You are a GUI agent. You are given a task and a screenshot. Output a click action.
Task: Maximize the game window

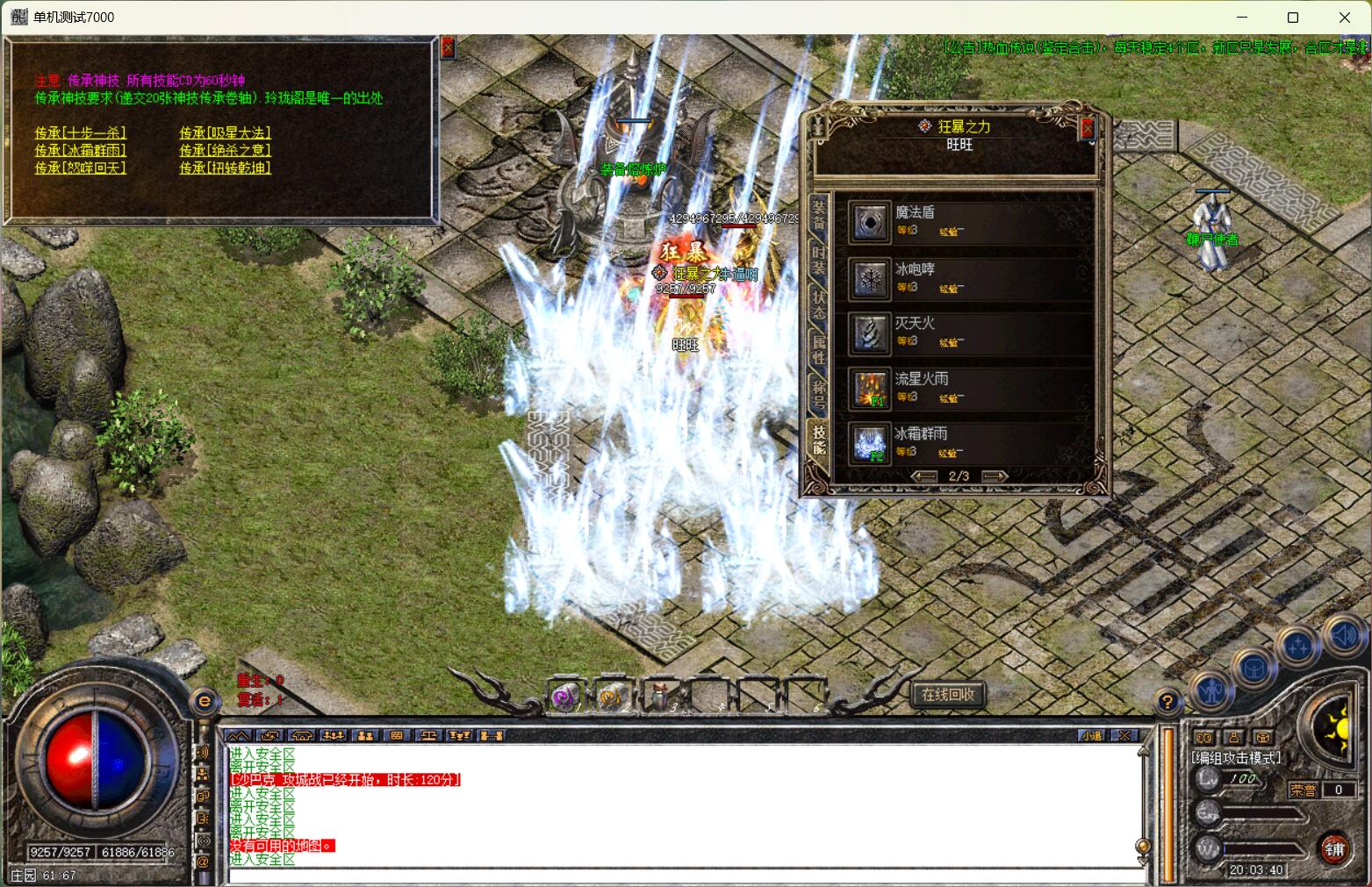pos(1292,18)
